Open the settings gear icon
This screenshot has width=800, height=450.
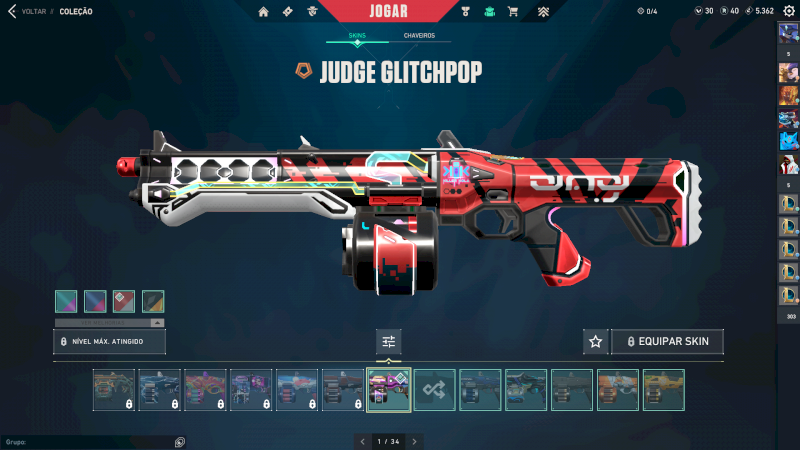coord(788,11)
